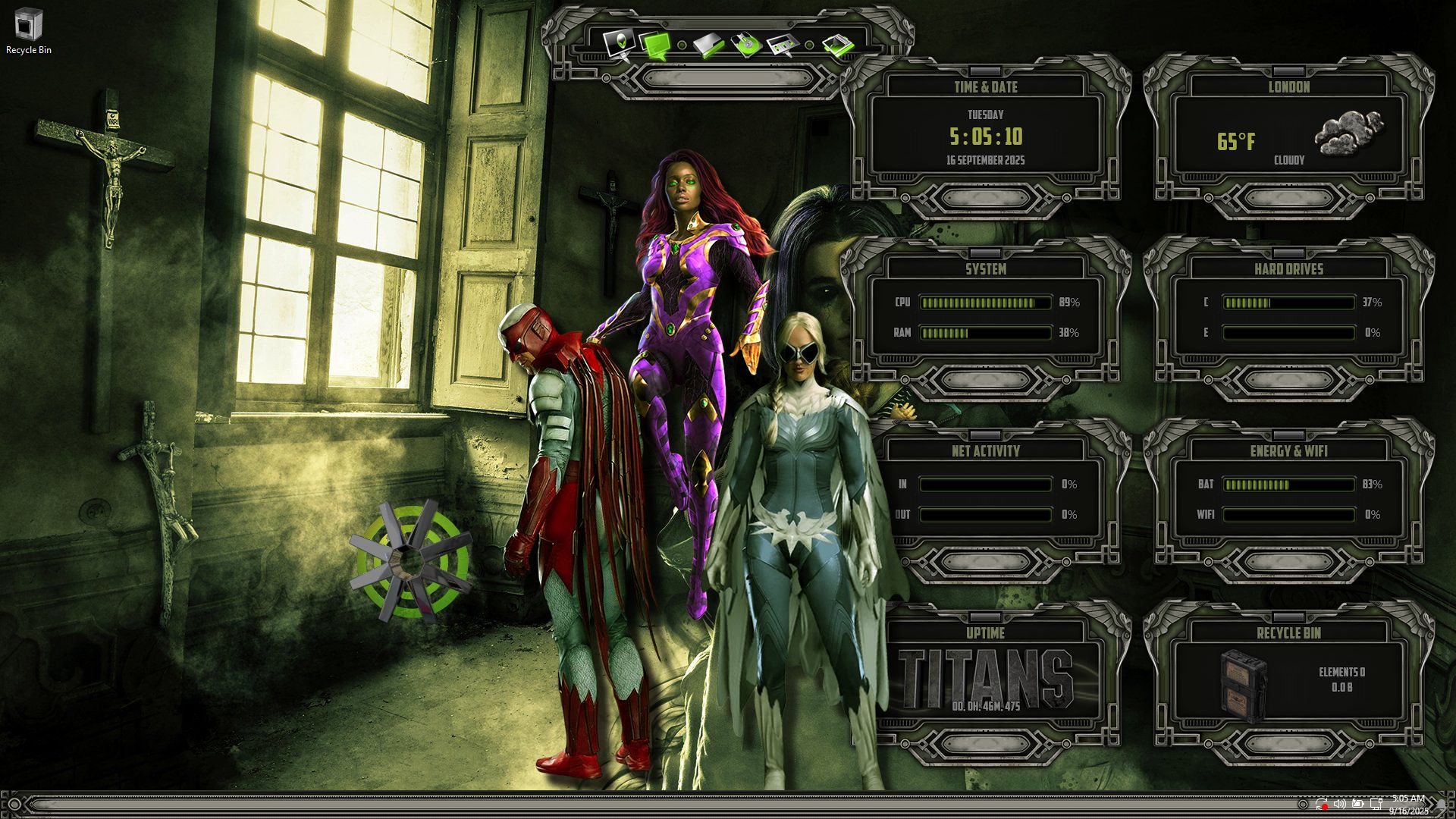
Task: Click the Time & Date widget
Action: (985, 136)
